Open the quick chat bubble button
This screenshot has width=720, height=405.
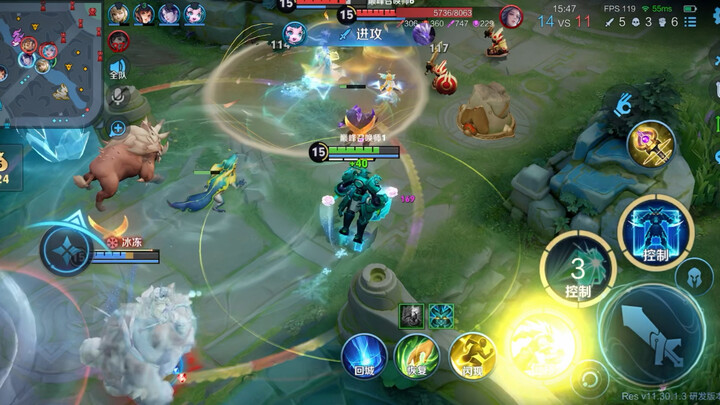point(118,128)
